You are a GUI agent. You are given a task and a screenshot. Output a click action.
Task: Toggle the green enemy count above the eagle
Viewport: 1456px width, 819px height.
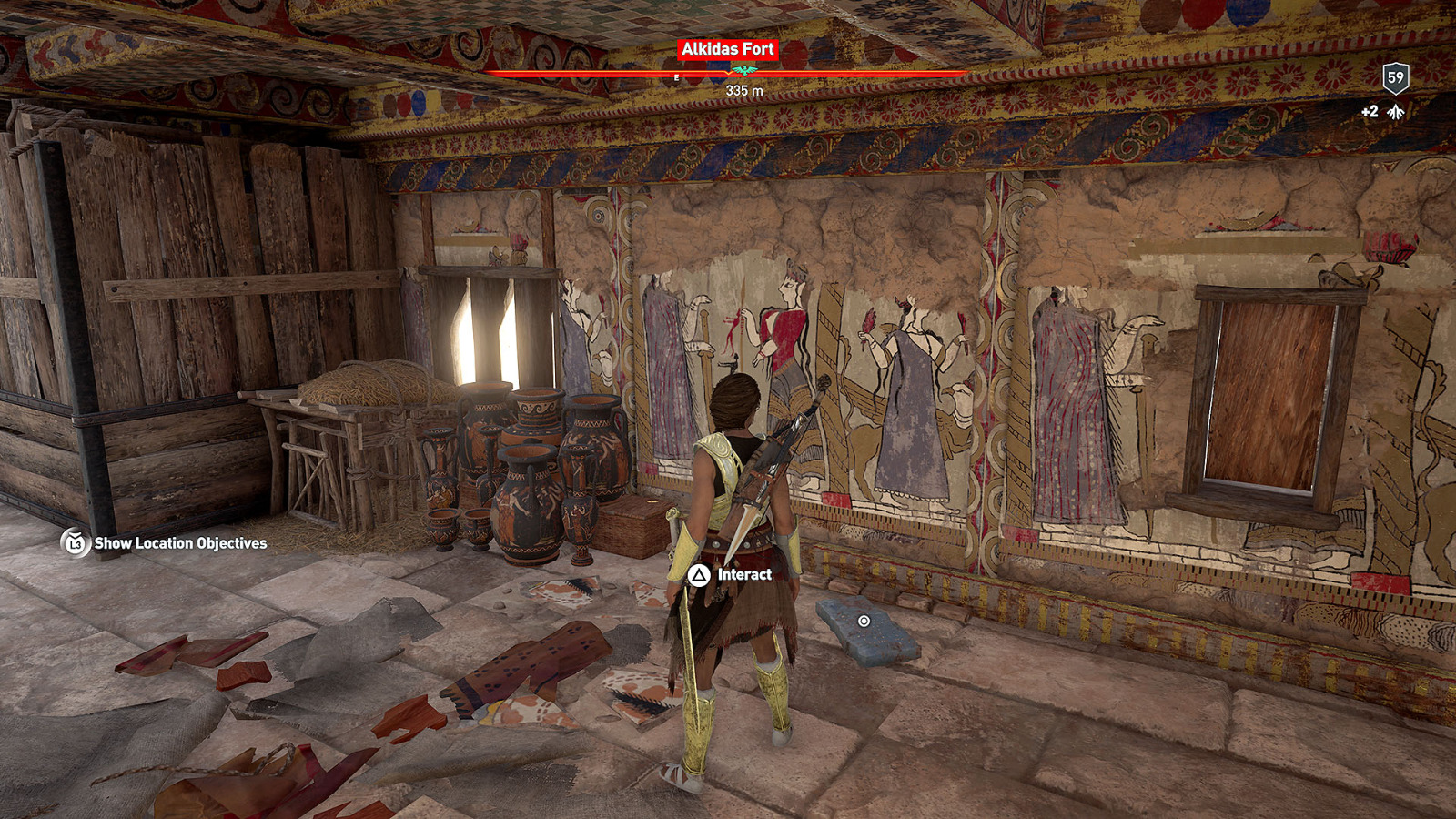(744, 68)
